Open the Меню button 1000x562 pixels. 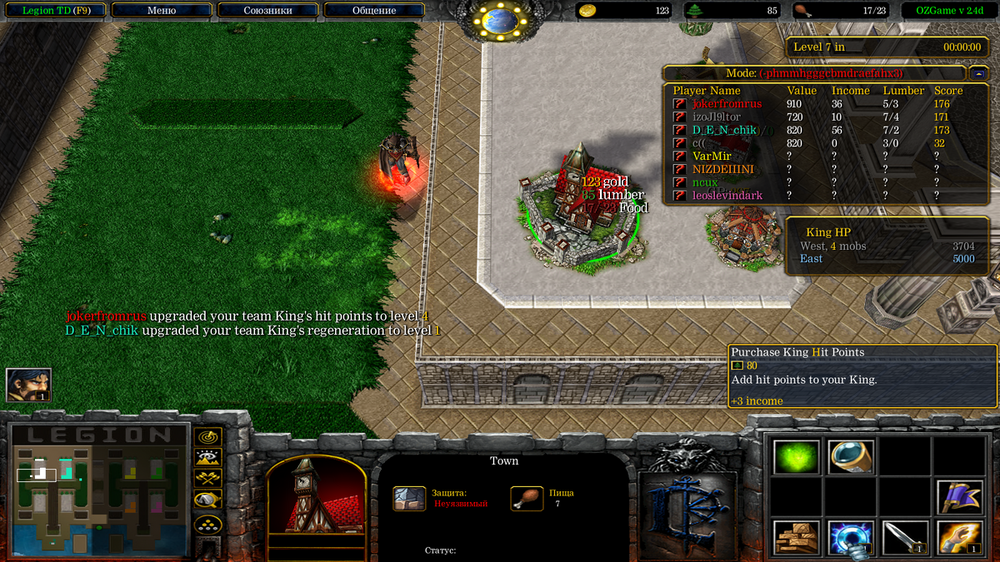point(161,11)
